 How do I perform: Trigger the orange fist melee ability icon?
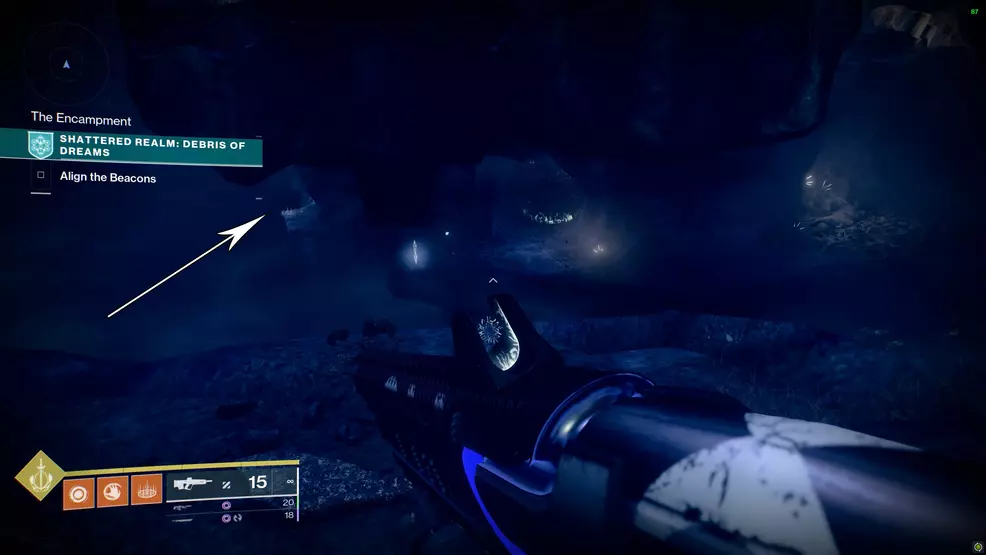pyautogui.click(x=112, y=490)
